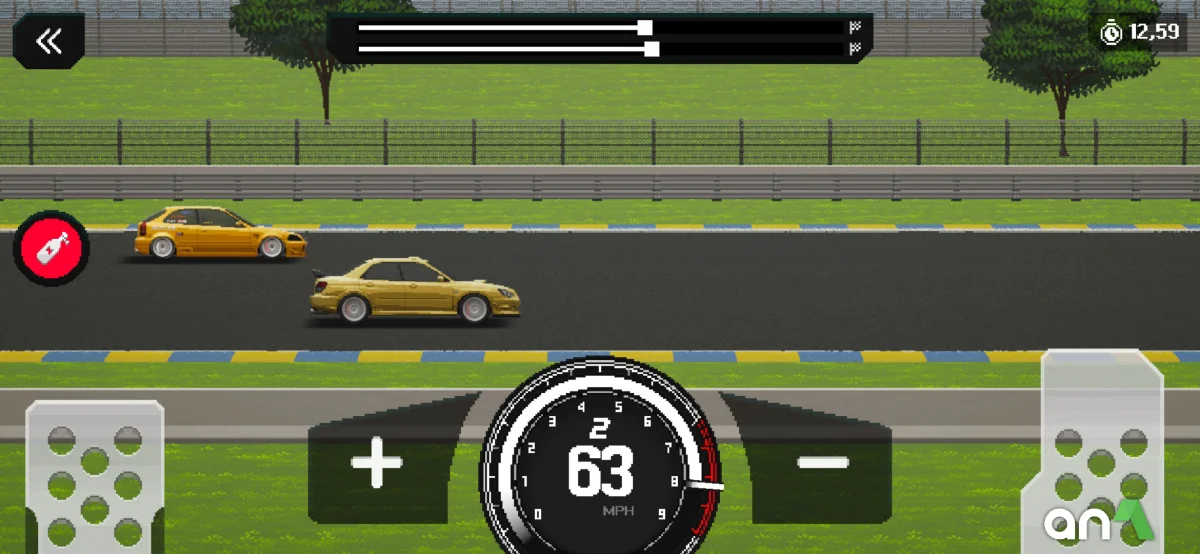This screenshot has height=554, width=1200.
Task: Shift up with the plus paddle
Action: pos(377,461)
